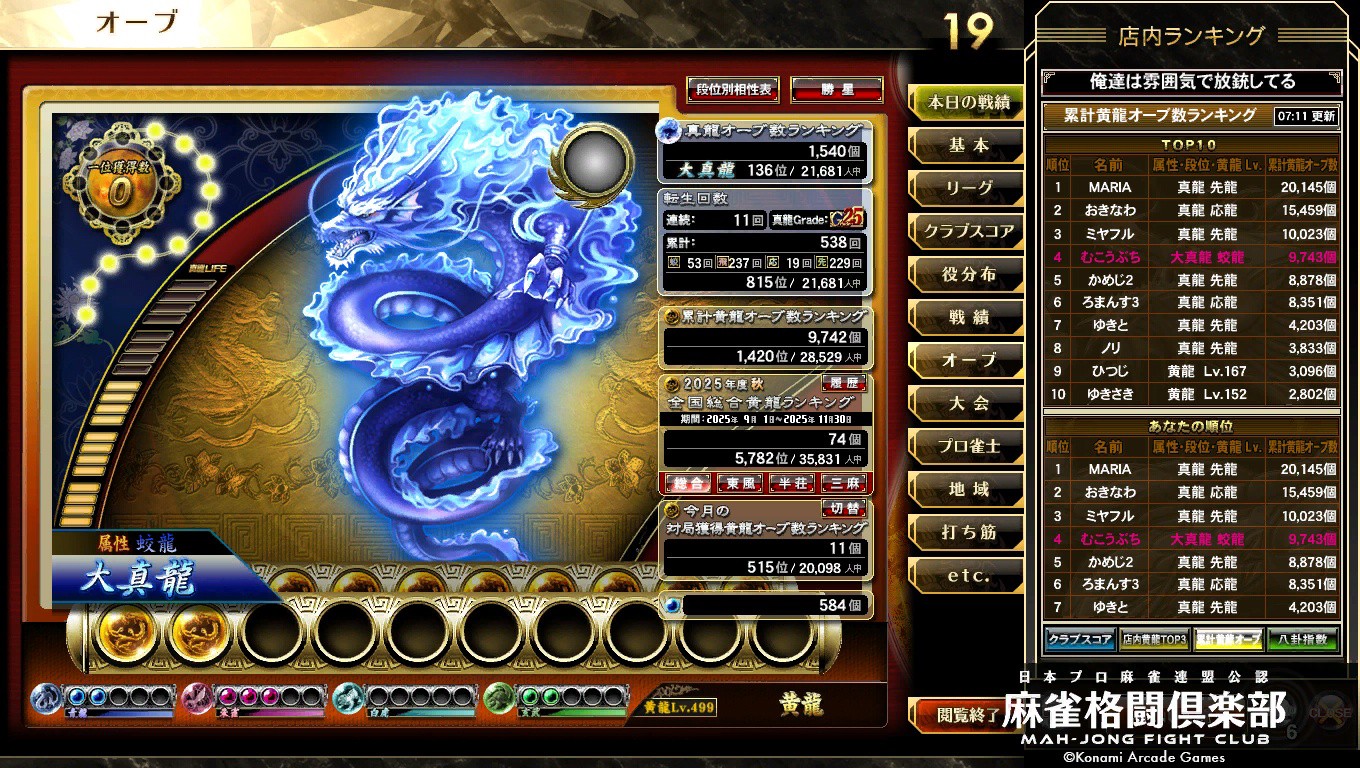This screenshot has height=768, width=1360.
Task: Click the 朱雀 red emblem icon at bottom
Action: coord(193,698)
